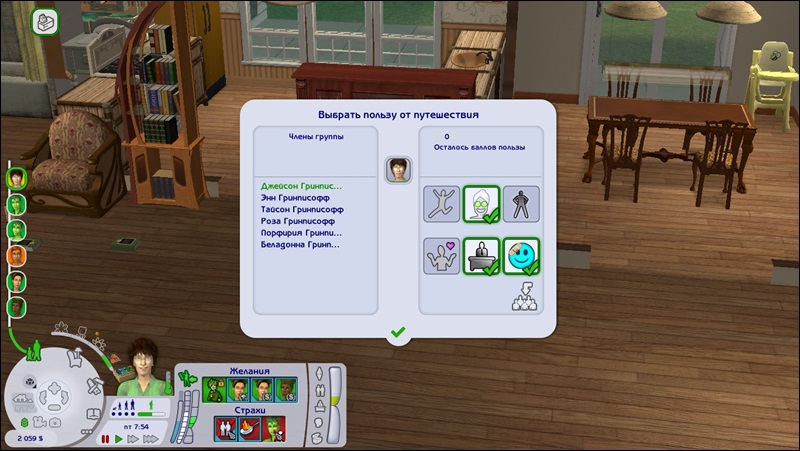Viewport: 800px width, 451px height.
Task: Set the game to triple fast-forward speed
Action: pos(149,438)
